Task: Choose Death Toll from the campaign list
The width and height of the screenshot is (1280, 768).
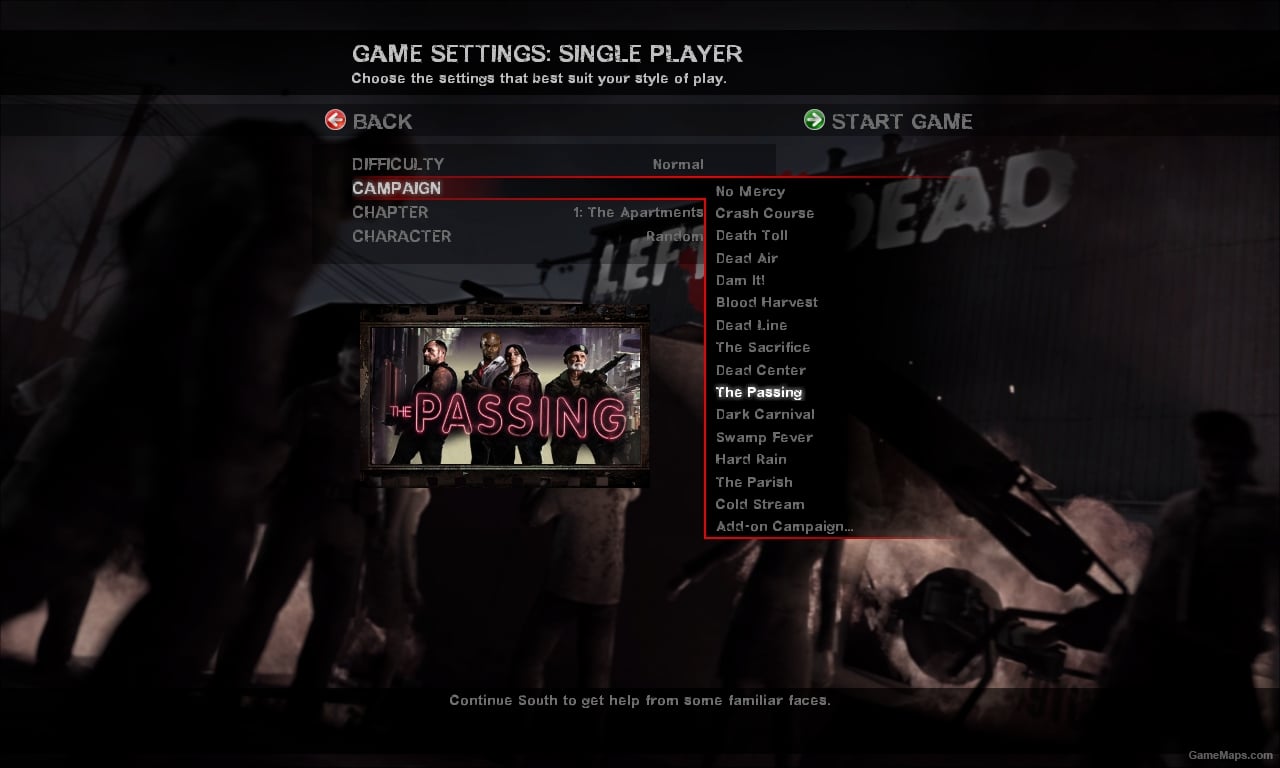Action: pos(751,235)
